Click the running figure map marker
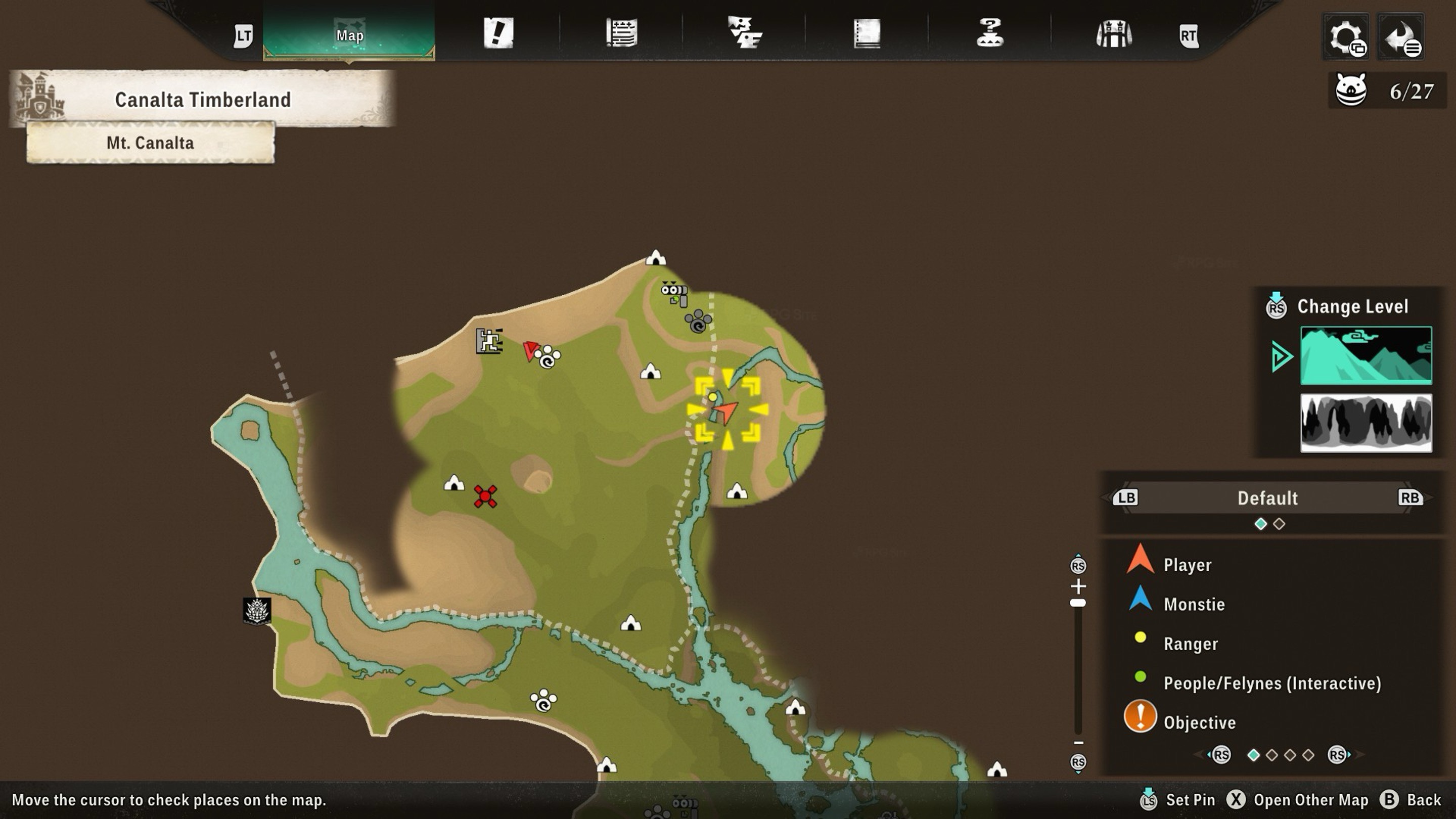Image resolution: width=1456 pixels, height=819 pixels. (x=489, y=341)
